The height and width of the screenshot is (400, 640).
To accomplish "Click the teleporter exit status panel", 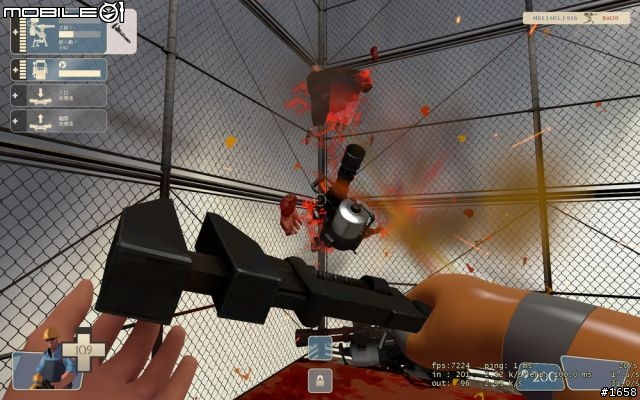I will pyautogui.click(x=60, y=120).
